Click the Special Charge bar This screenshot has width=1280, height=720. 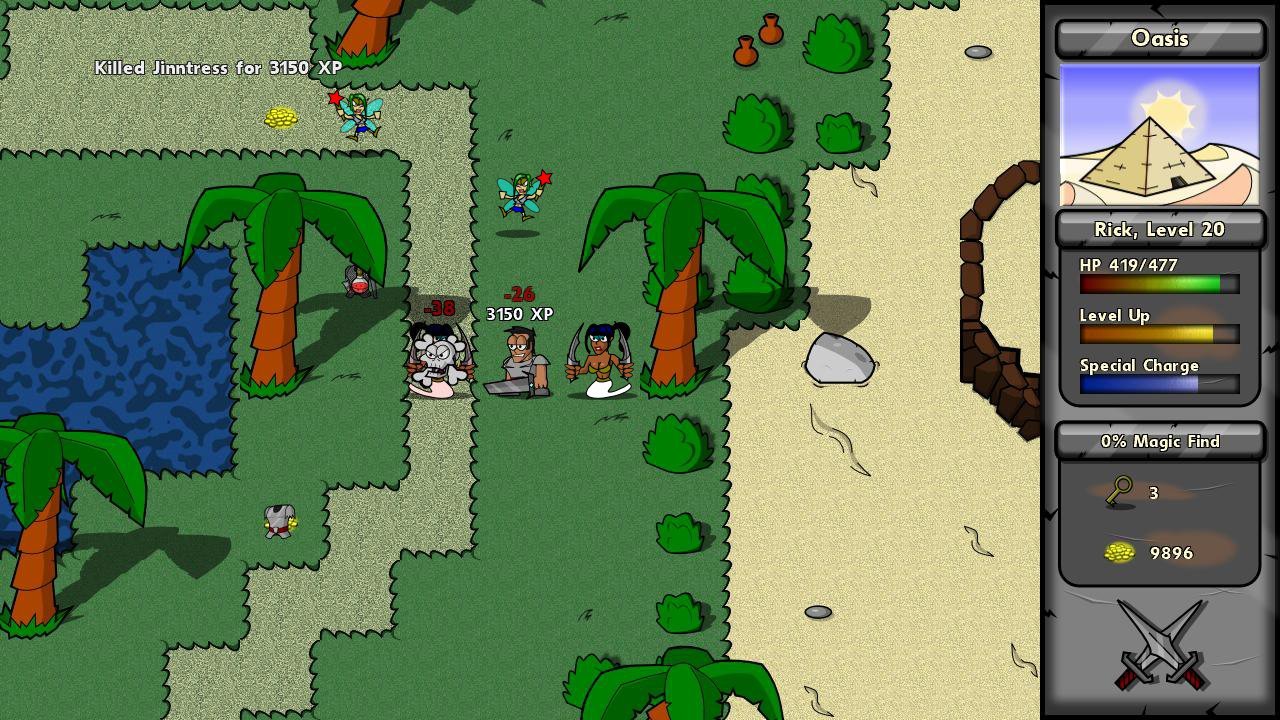(1158, 384)
